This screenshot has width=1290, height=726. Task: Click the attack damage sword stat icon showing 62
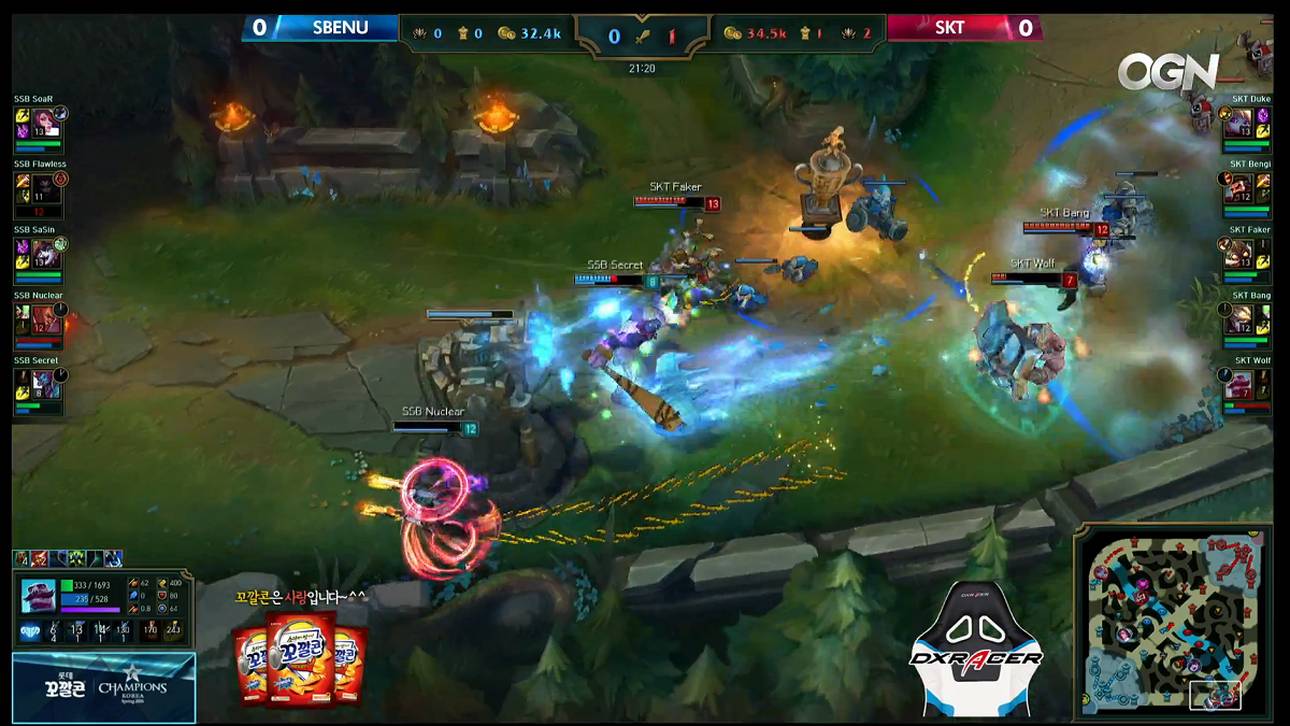134,583
